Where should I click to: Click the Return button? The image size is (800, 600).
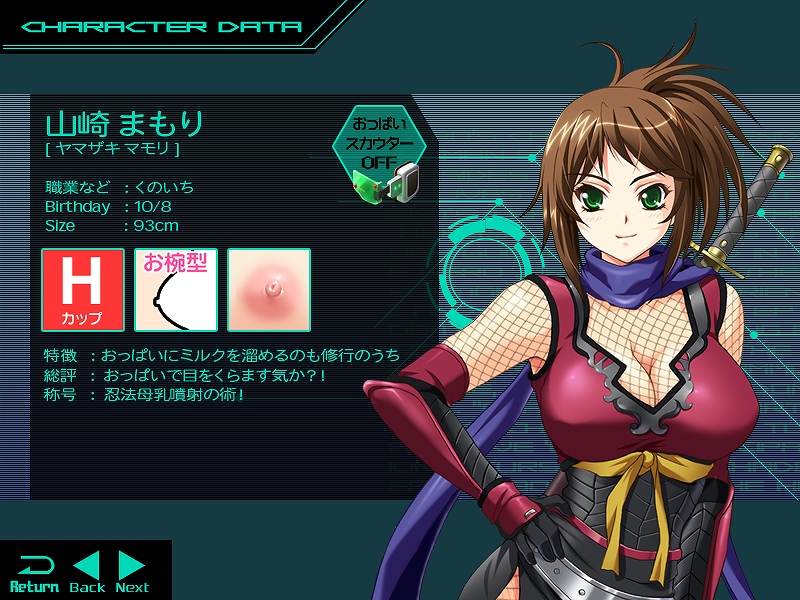click(34, 573)
